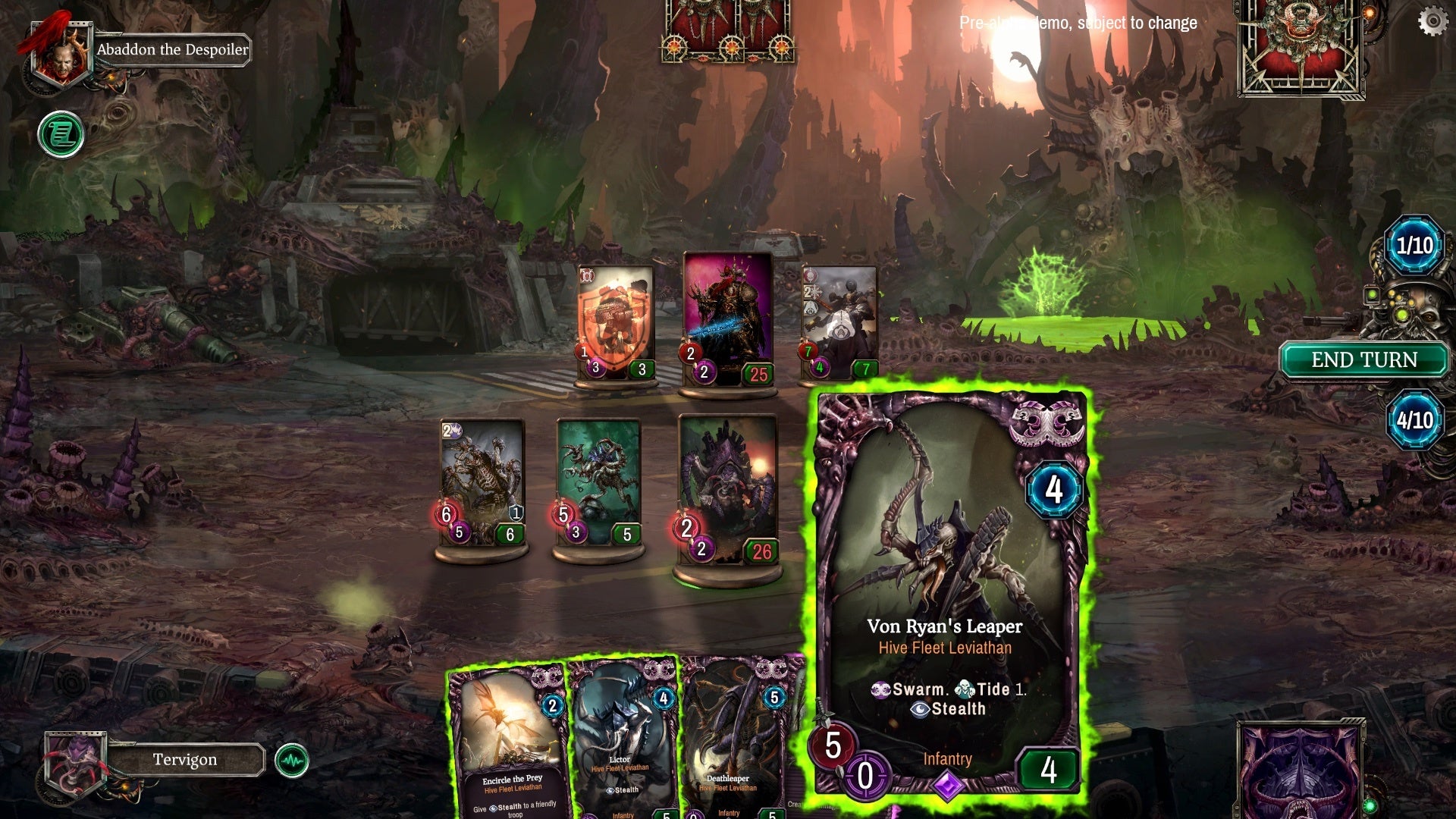Click the Abaddon the Despoiler nameplate

(x=172, y=51)
